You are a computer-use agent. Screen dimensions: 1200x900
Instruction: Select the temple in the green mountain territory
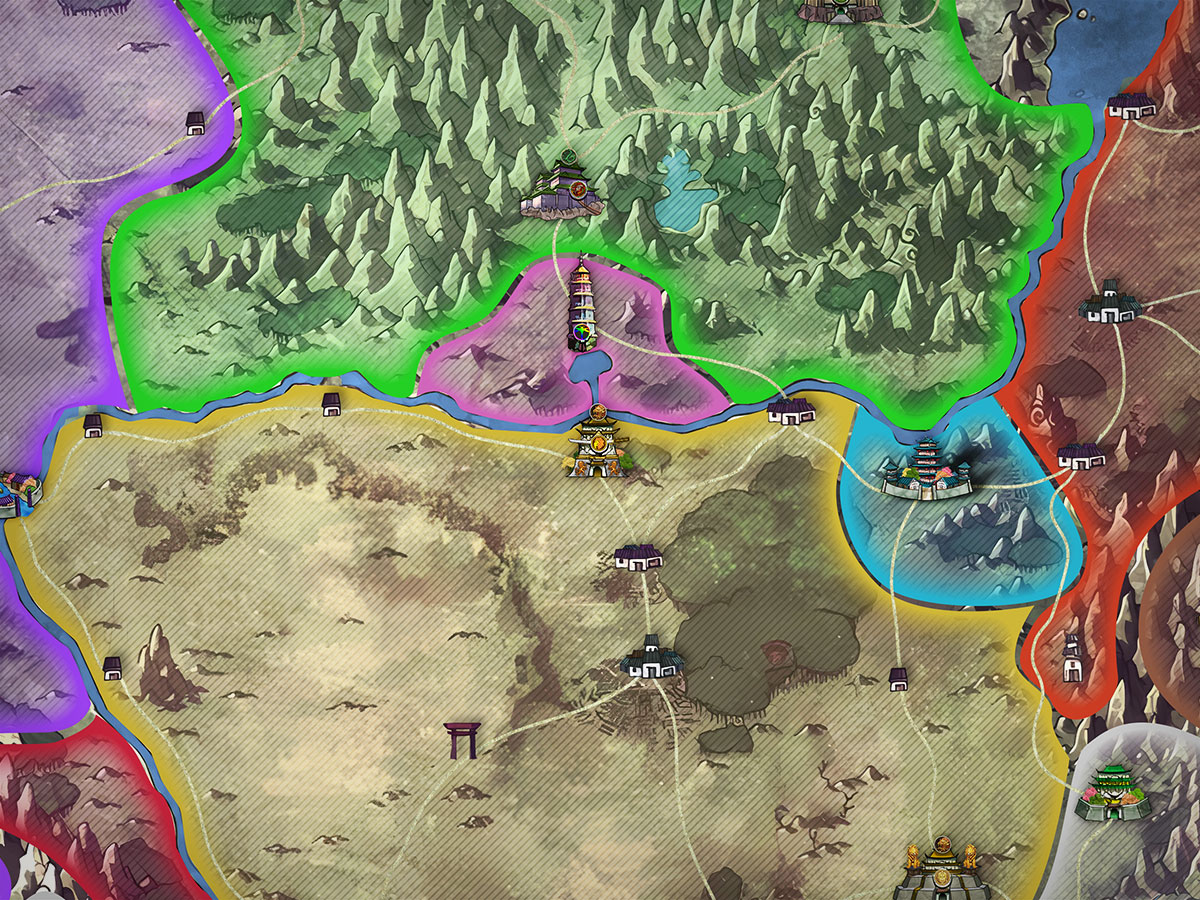(x=562, y=190)
